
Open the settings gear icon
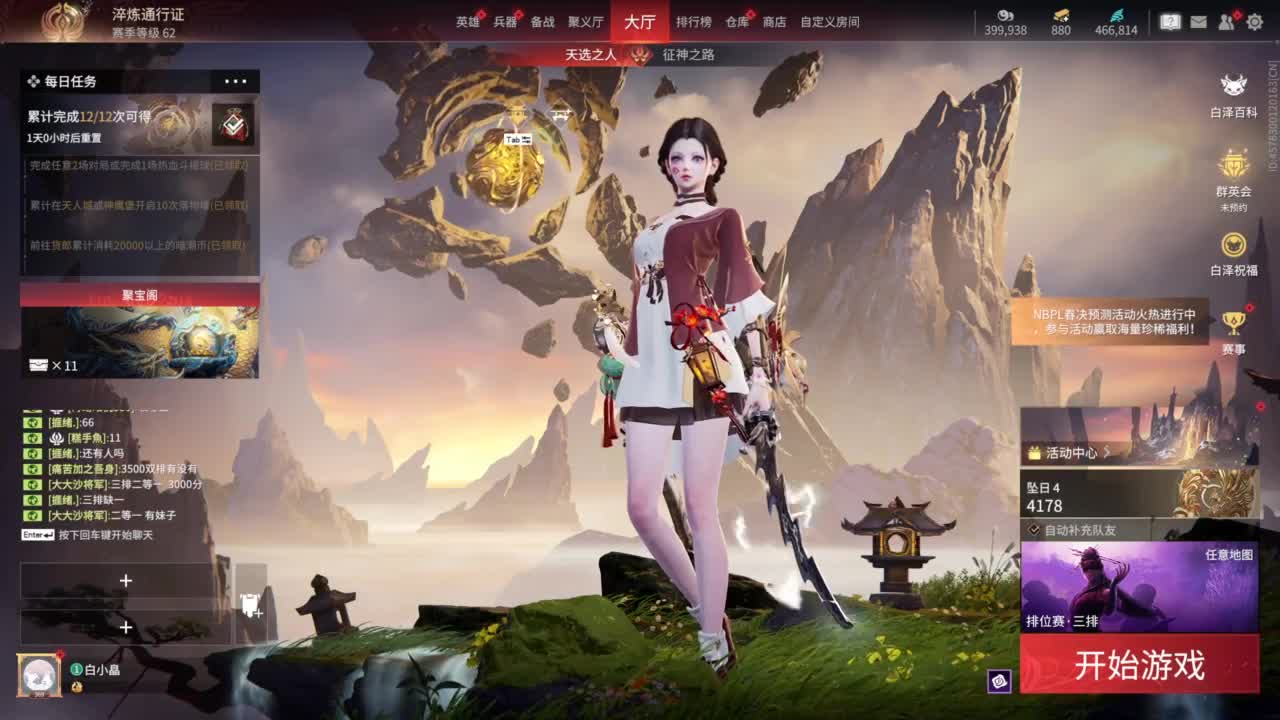[1257, 20]
